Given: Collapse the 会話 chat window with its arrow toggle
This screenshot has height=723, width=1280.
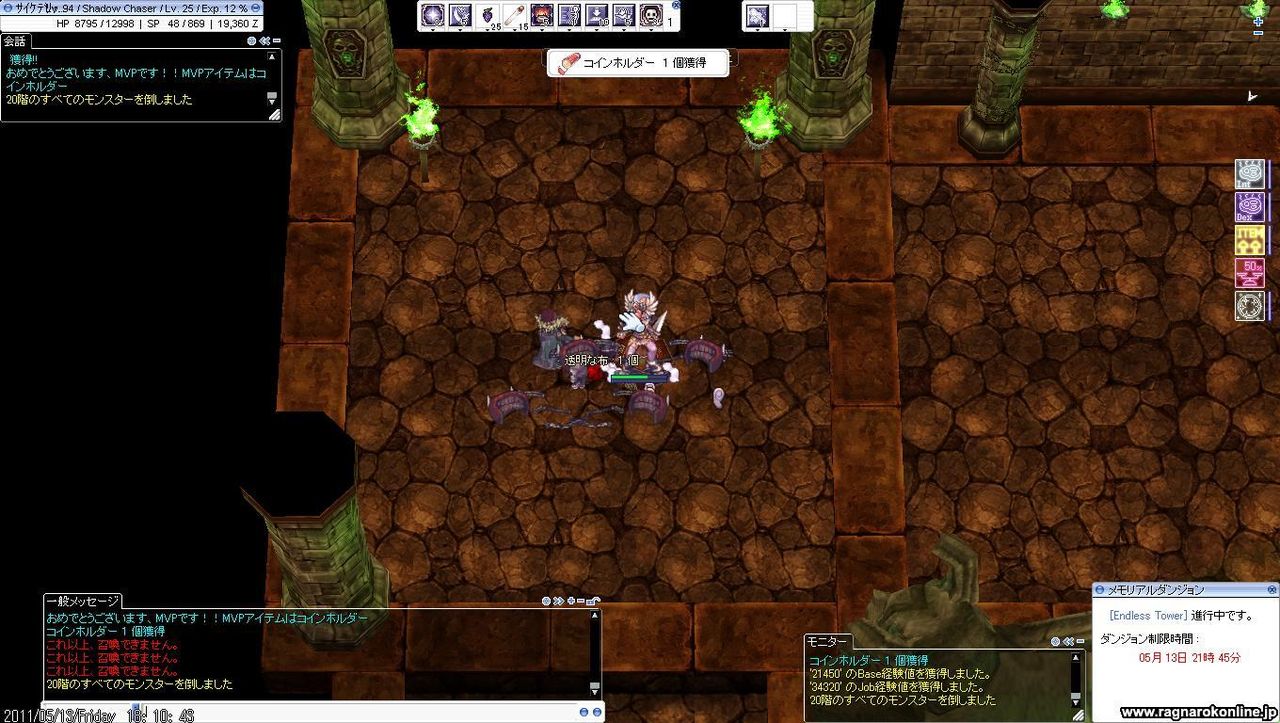Looking at the screenshot, I should click(x=265, y=41).
